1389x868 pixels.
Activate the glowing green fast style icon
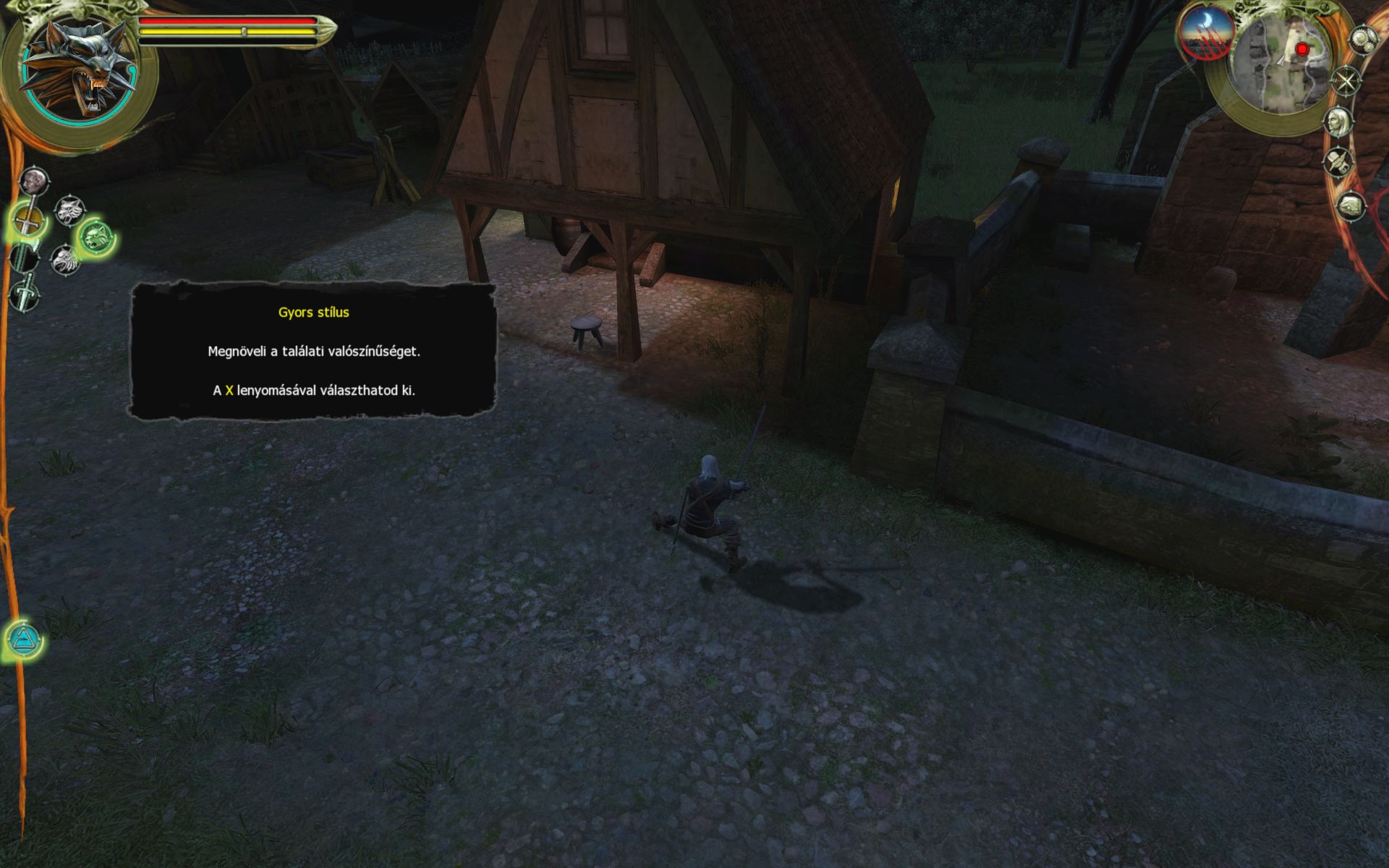[95, 235]
